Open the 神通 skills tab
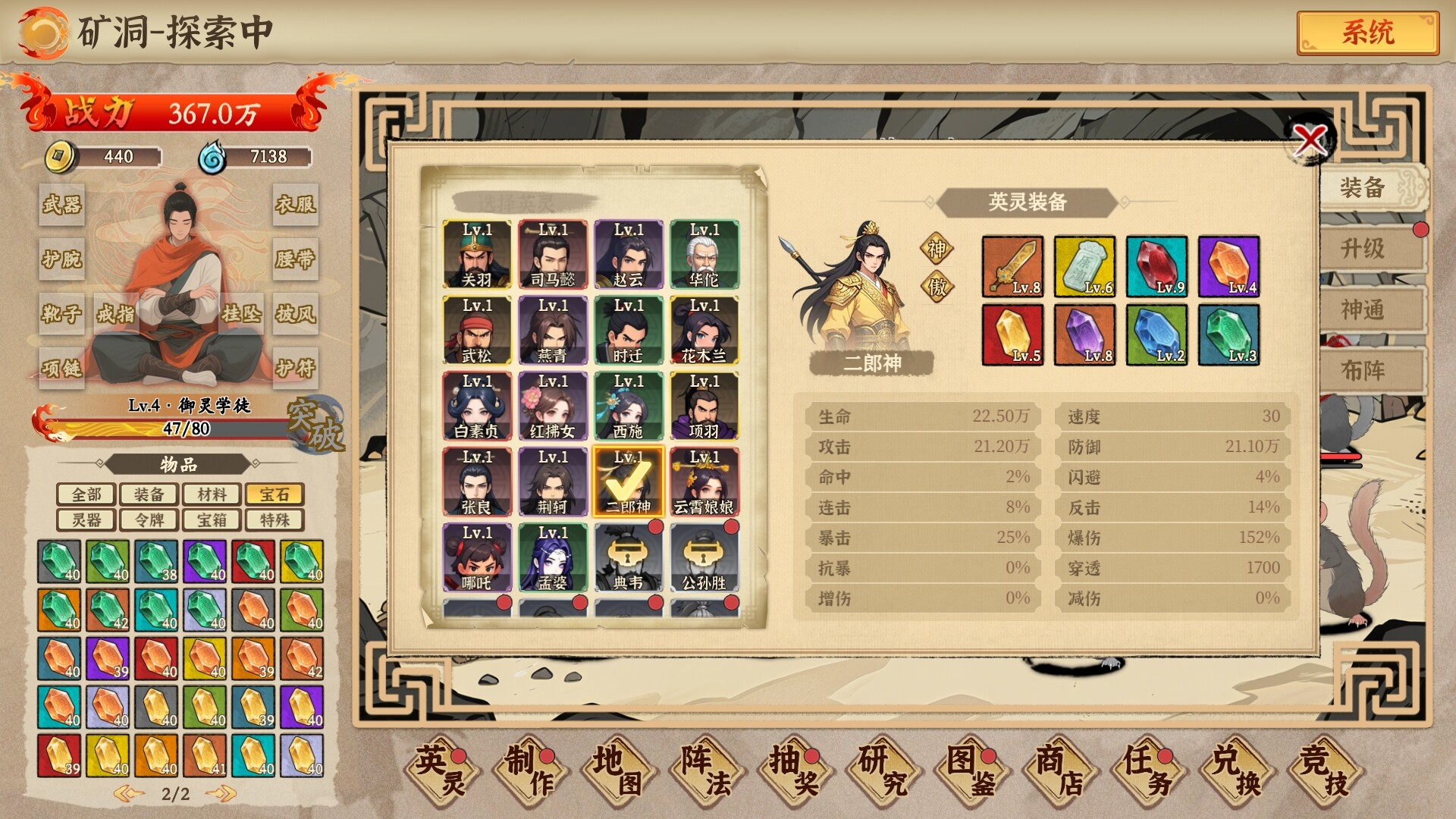Viewport: 1456px width, 819px height. (x=1363, y=310)
